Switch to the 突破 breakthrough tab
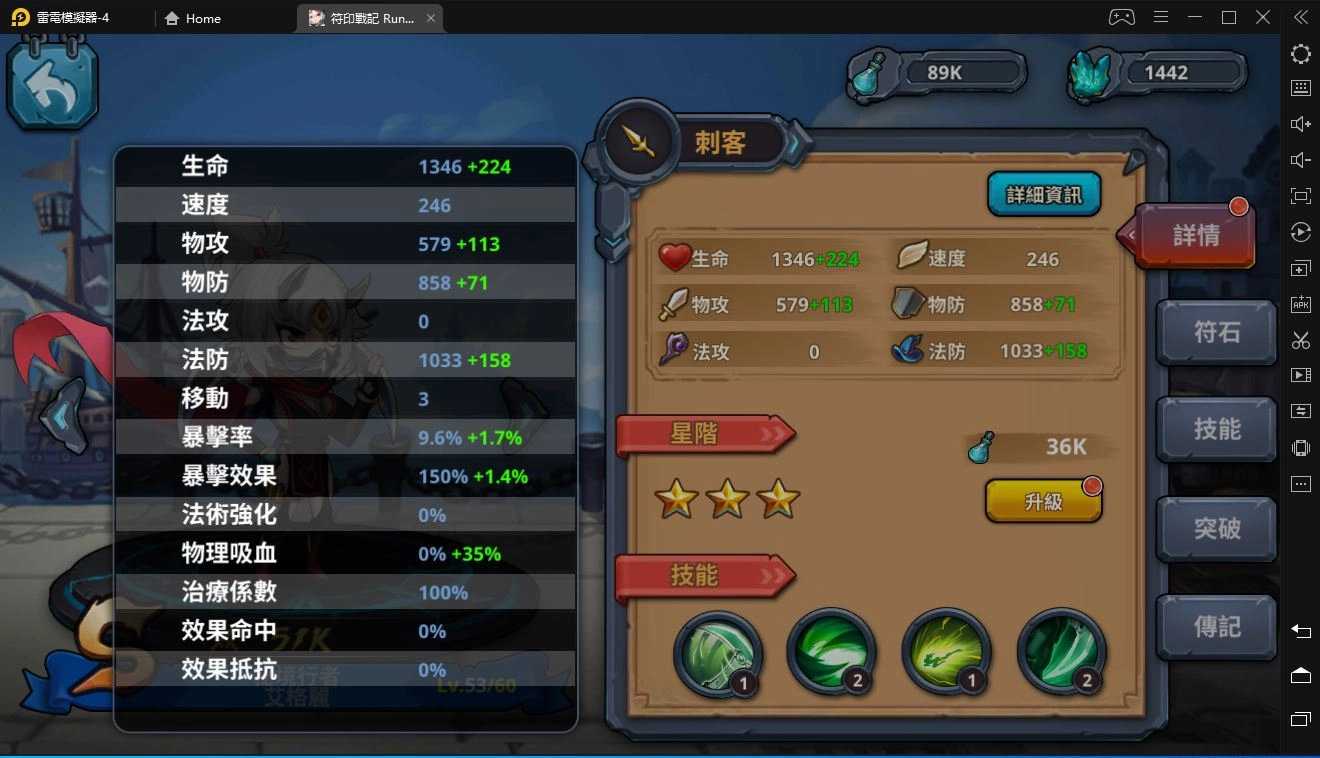Image resolution: width=1320 pixels, height=758 pixels. pos(1216,528)
